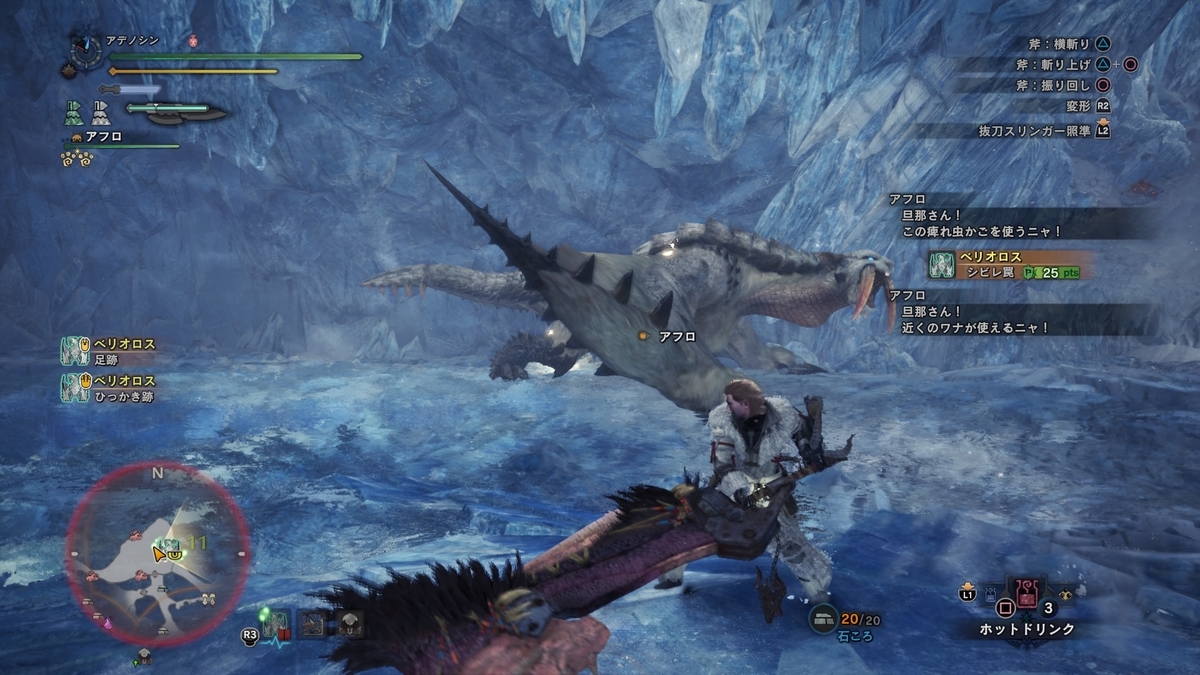
Task: Open the circular minimap
Action: 158,555
